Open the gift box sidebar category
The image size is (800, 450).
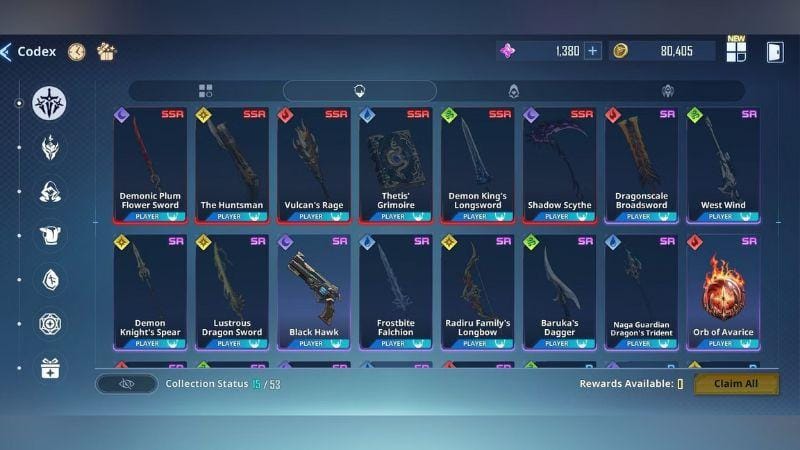click(x=50, y=368)
